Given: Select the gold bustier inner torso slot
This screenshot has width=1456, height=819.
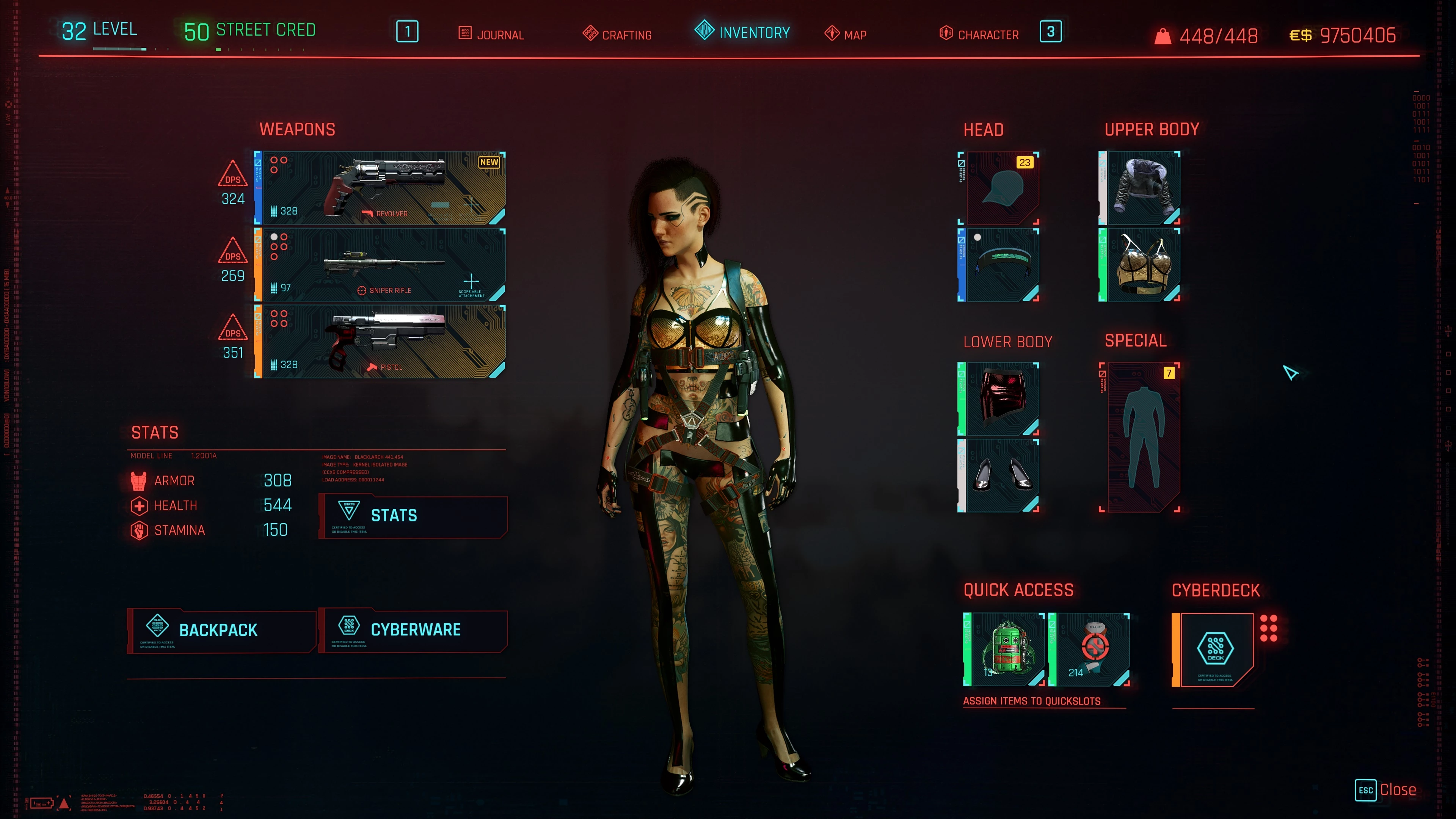Looking at the screenshot, I should (x=1139, y=265).
